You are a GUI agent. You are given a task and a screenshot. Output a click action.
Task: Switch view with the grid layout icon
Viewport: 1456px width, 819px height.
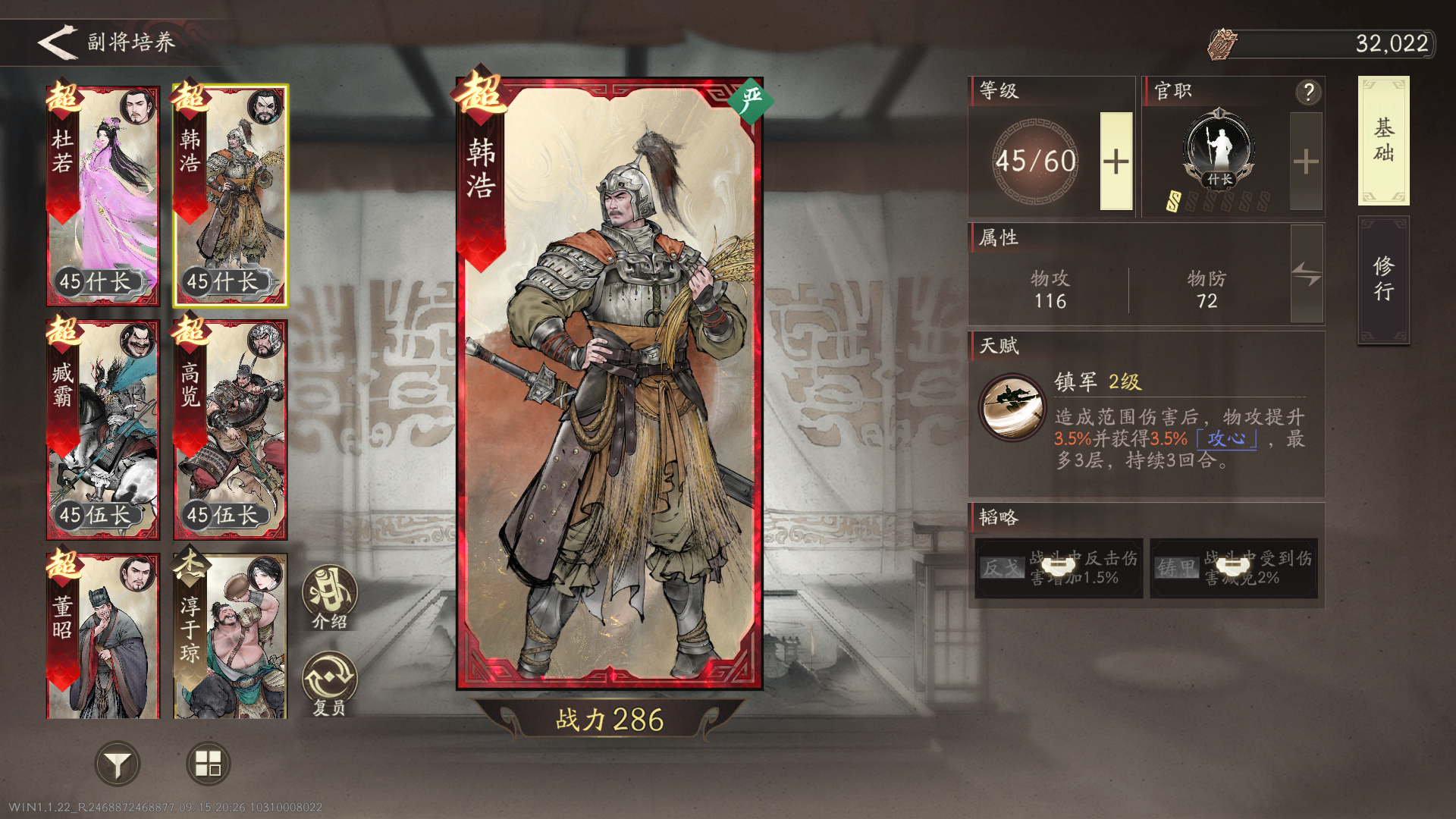pos(206,764)
